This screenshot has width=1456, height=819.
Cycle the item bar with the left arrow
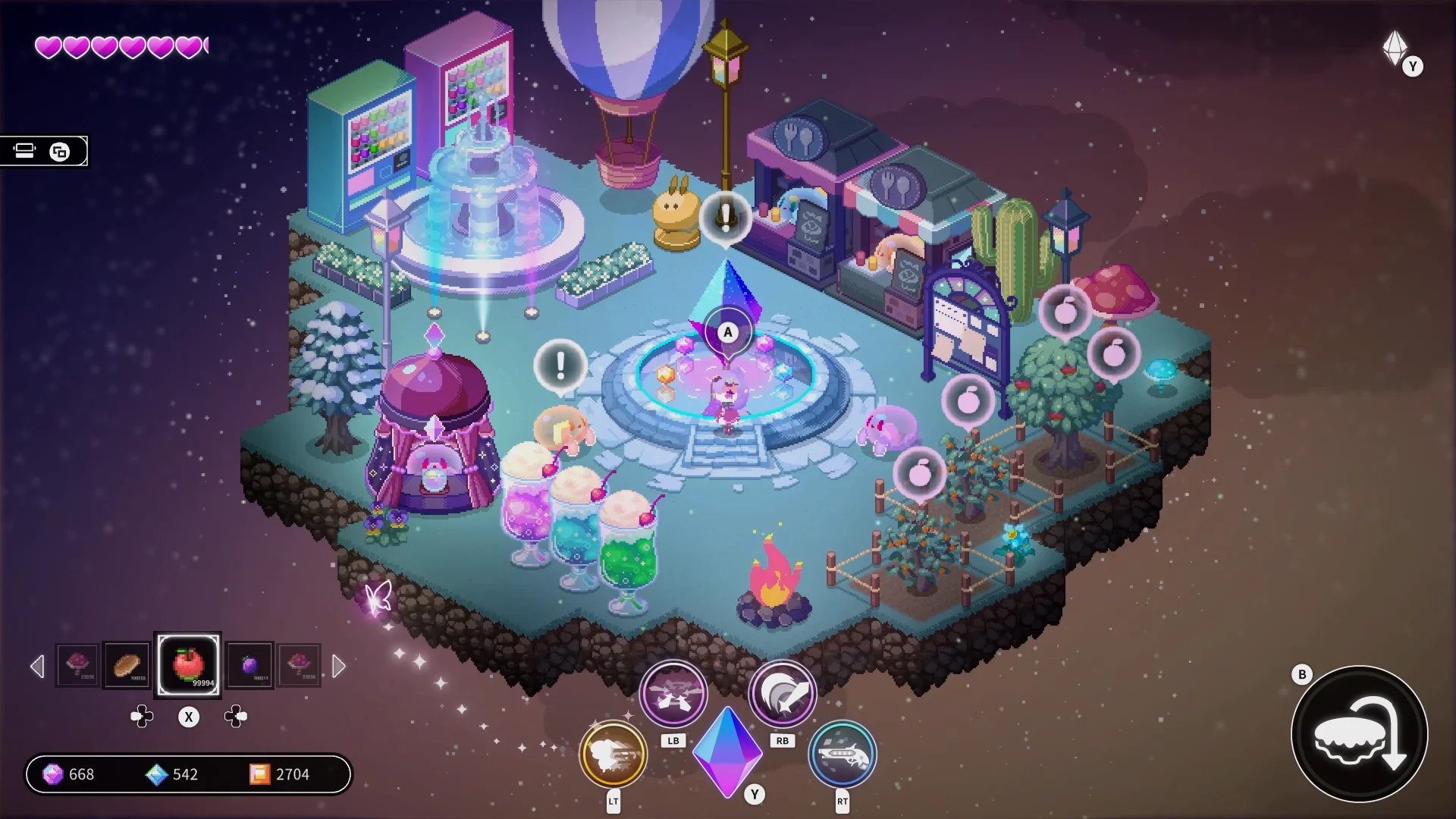[37, 667]
